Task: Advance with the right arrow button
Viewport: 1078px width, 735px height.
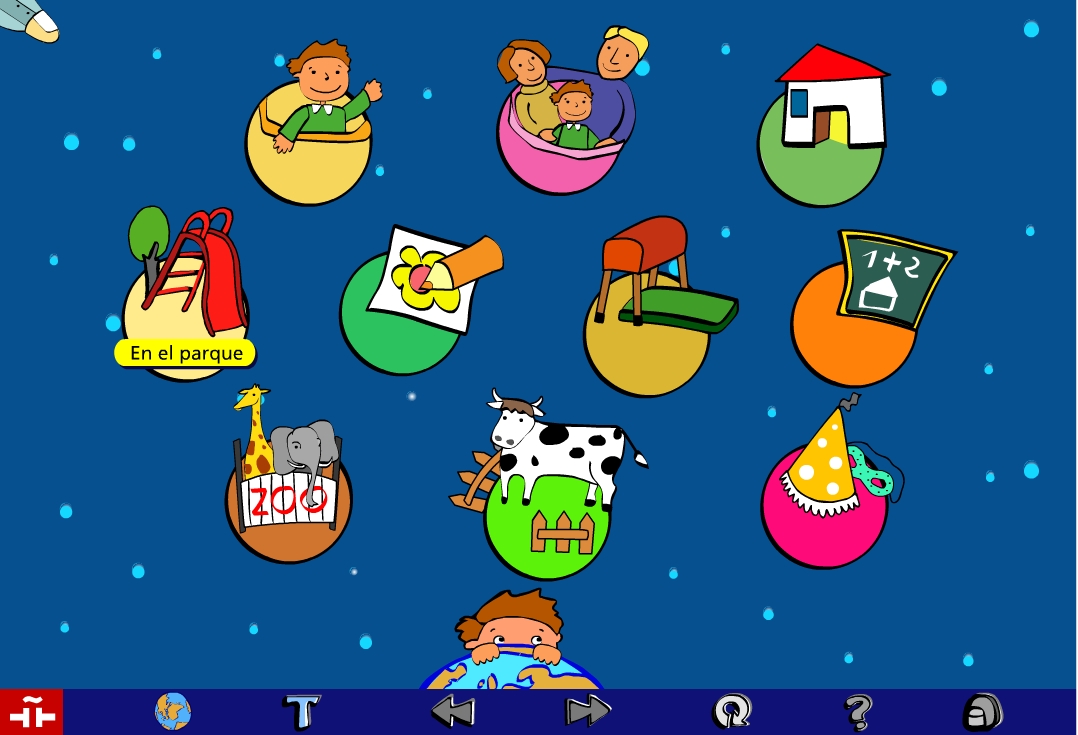Action: [588, 712]
